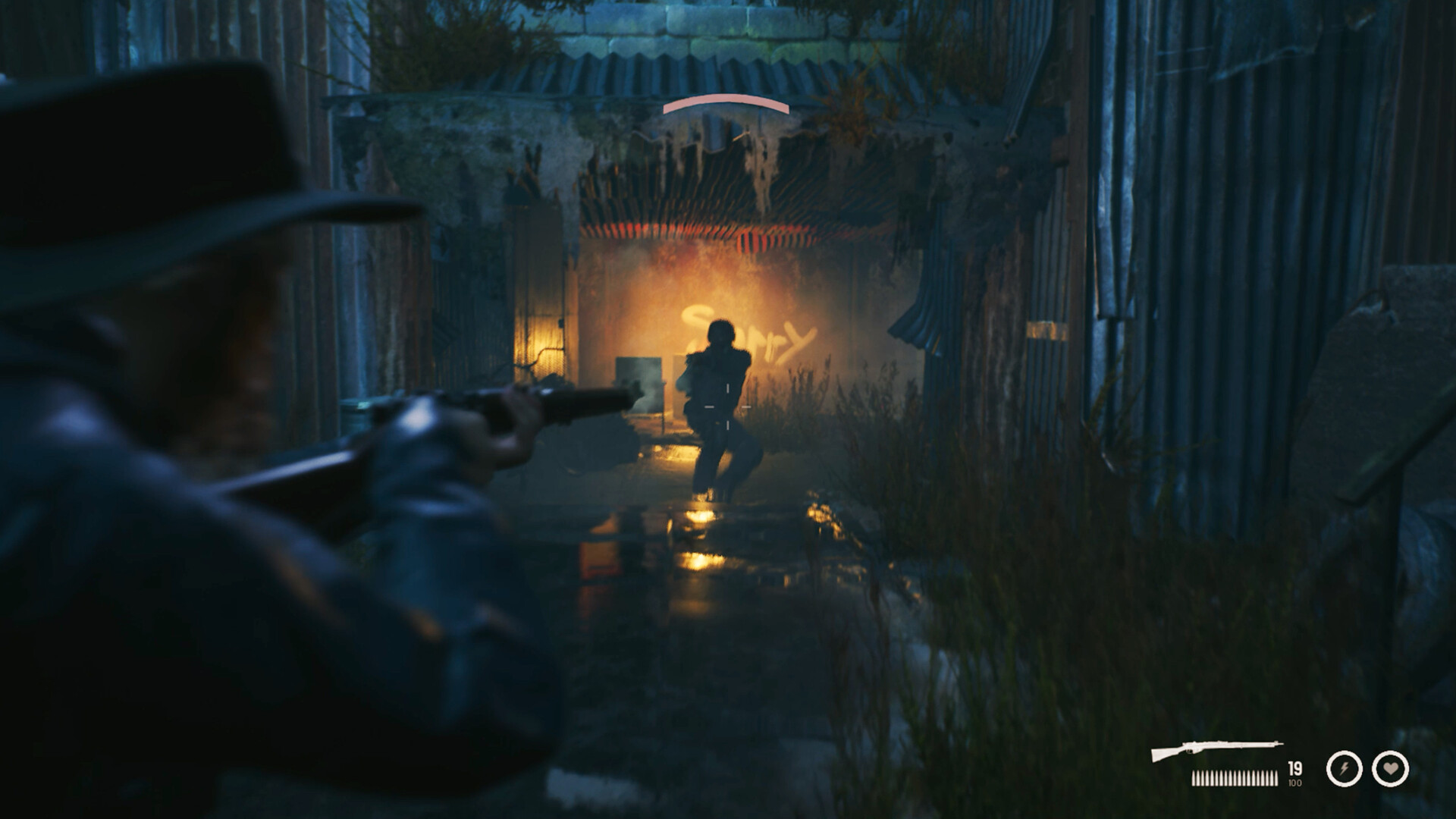Screen dimensions: 1456x819
Task: Click the reserve ammo number 100
Action: 1294,782
